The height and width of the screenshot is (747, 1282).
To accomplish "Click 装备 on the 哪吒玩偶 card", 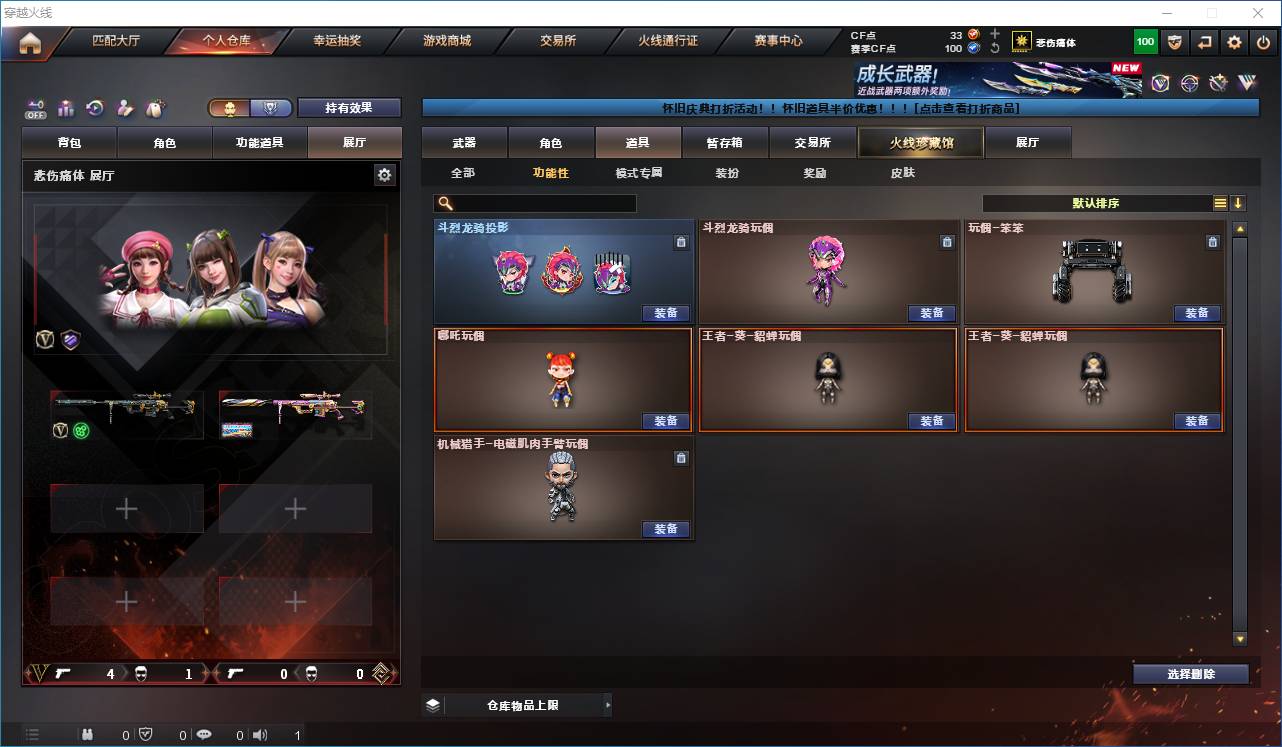I will pos(667,420).
